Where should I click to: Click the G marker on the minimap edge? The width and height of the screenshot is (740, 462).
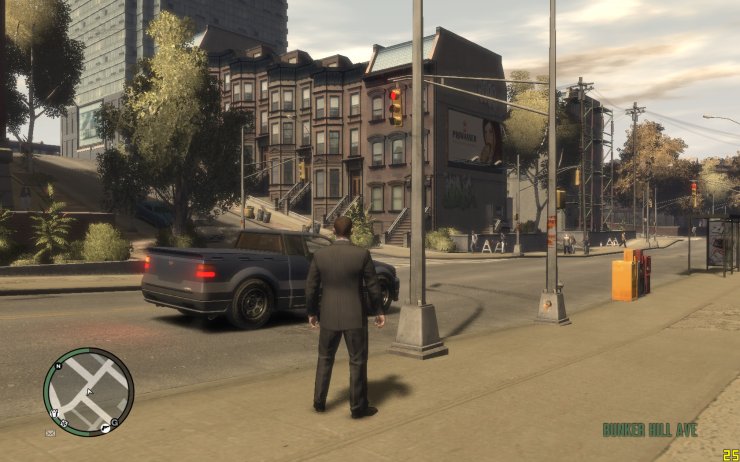115,422
